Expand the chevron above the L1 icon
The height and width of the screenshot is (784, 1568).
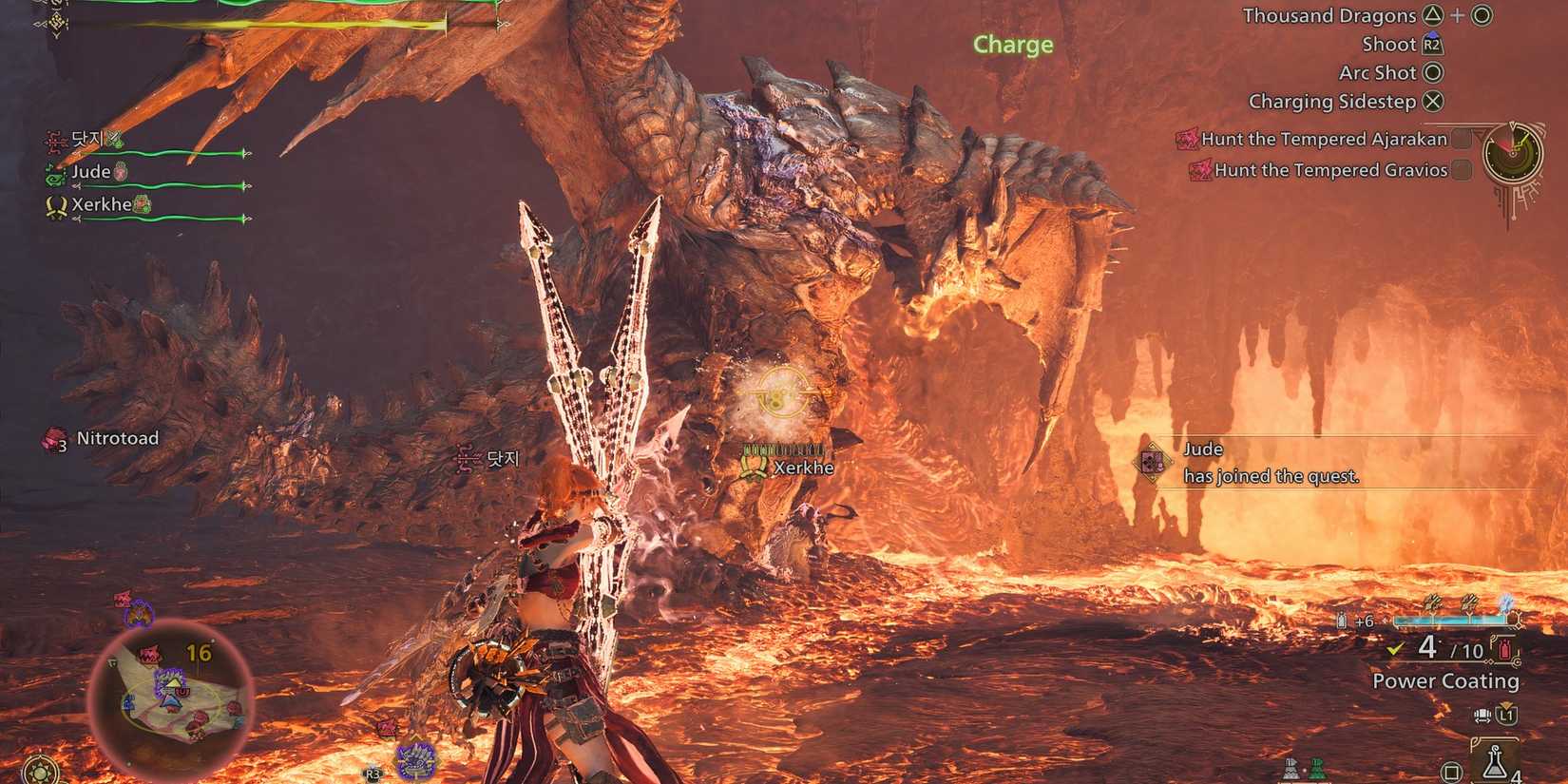1505,704
